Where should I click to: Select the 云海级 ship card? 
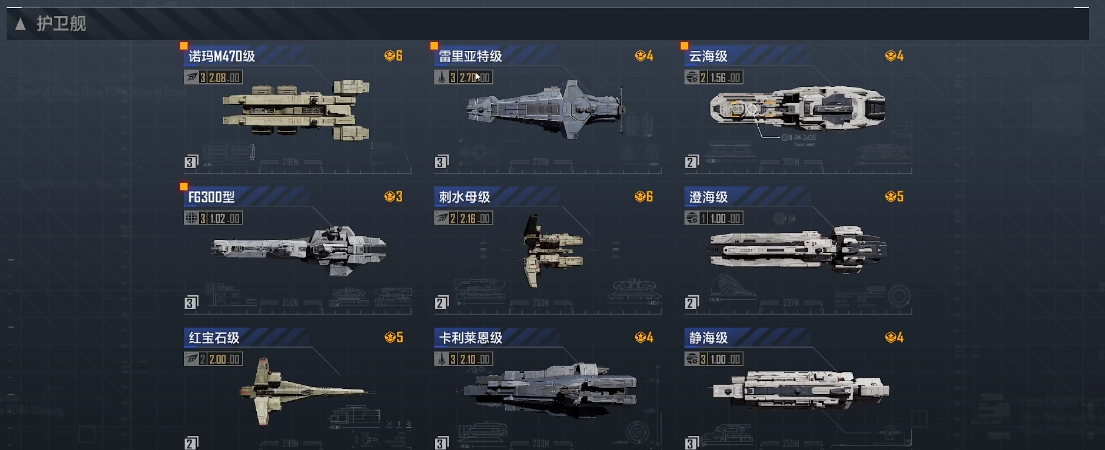click(x=794, y=106)
